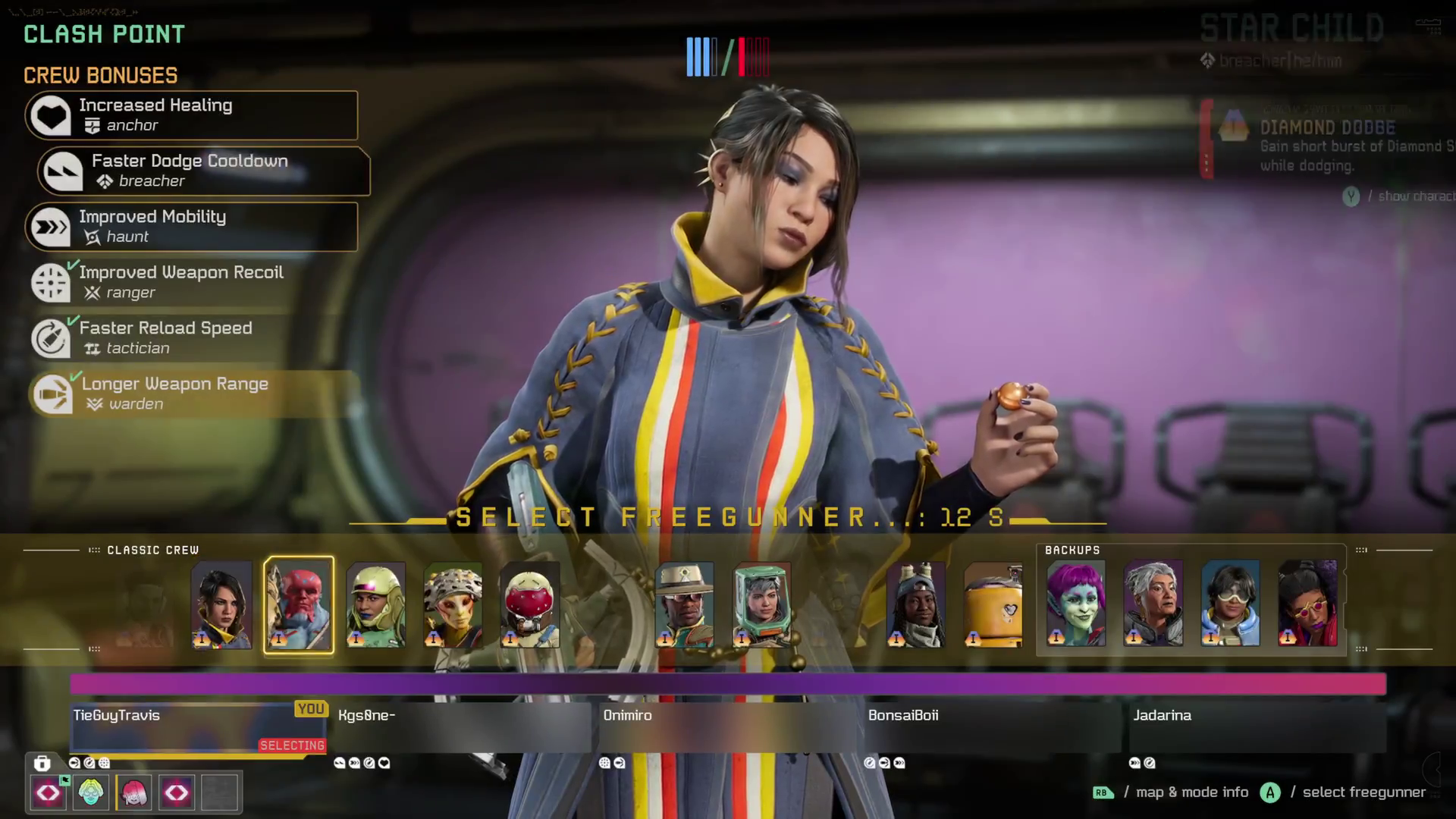Image resolution: width=1456 pixels, height=819 pixels.
Task: Pick the freegunner in the green hood
Action: (x=761, y=605)
